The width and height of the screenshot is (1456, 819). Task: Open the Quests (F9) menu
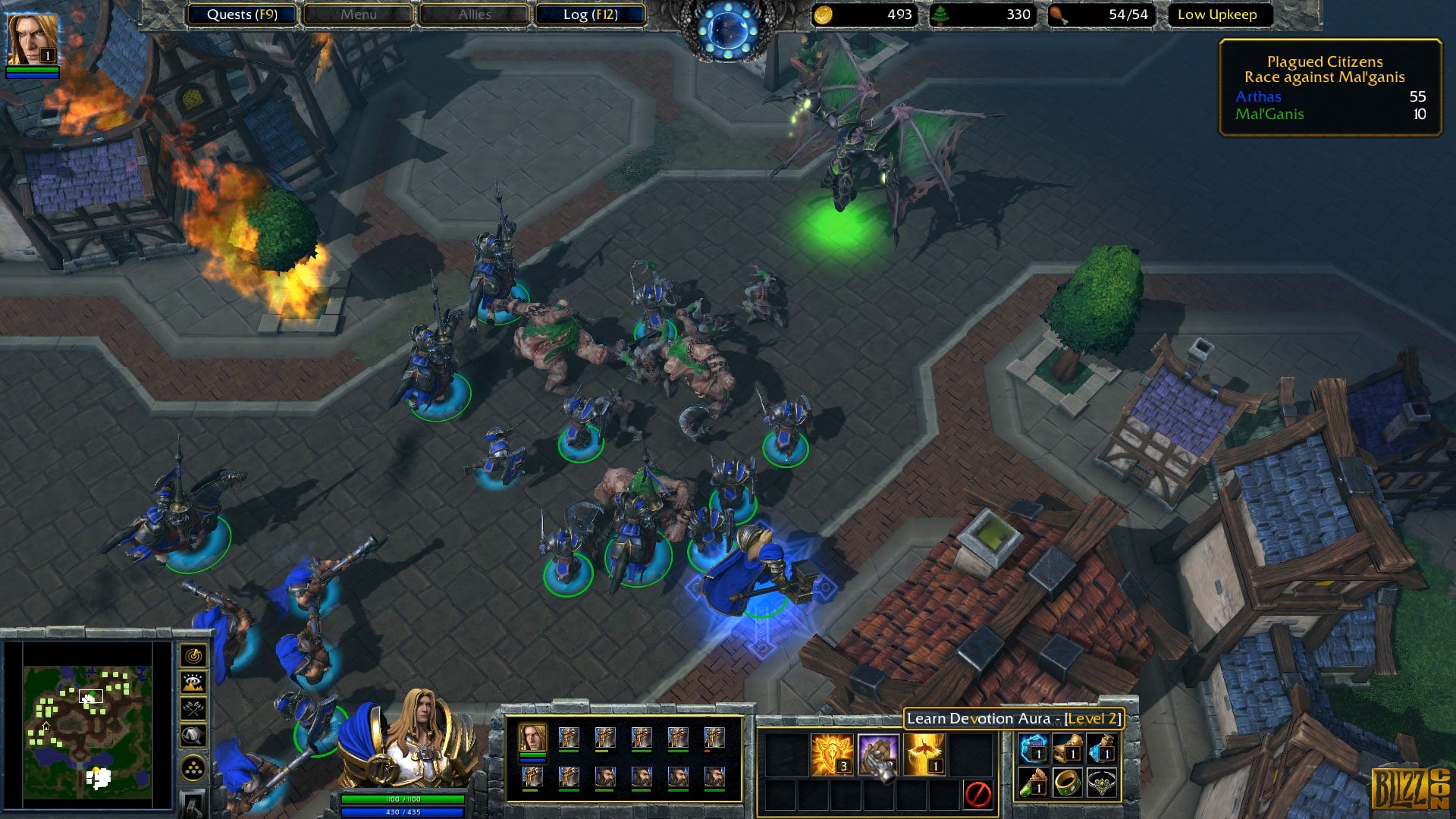[242, 14]
